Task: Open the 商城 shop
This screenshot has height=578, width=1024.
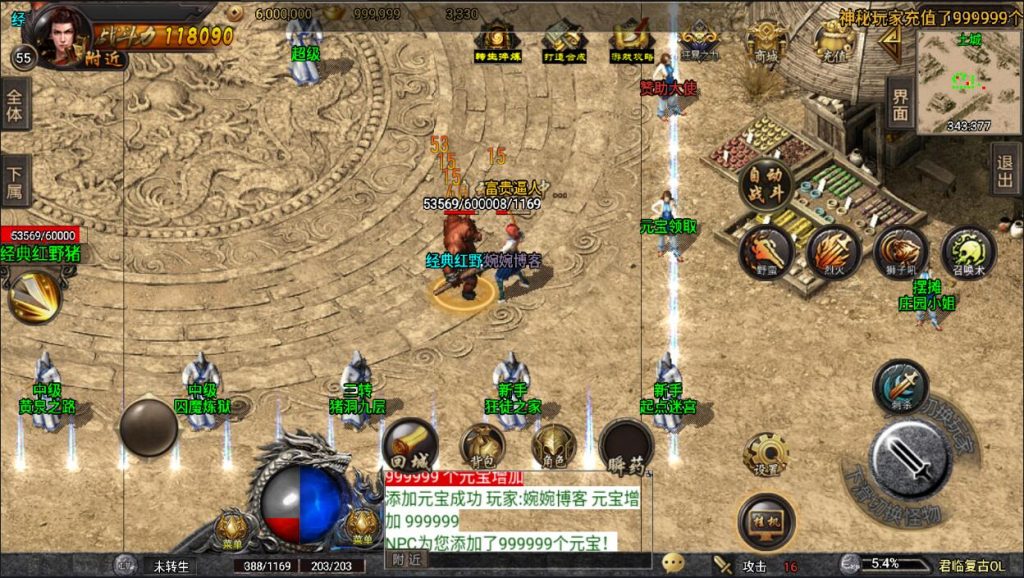Action: pyautogui.click(x=766, y=44)
